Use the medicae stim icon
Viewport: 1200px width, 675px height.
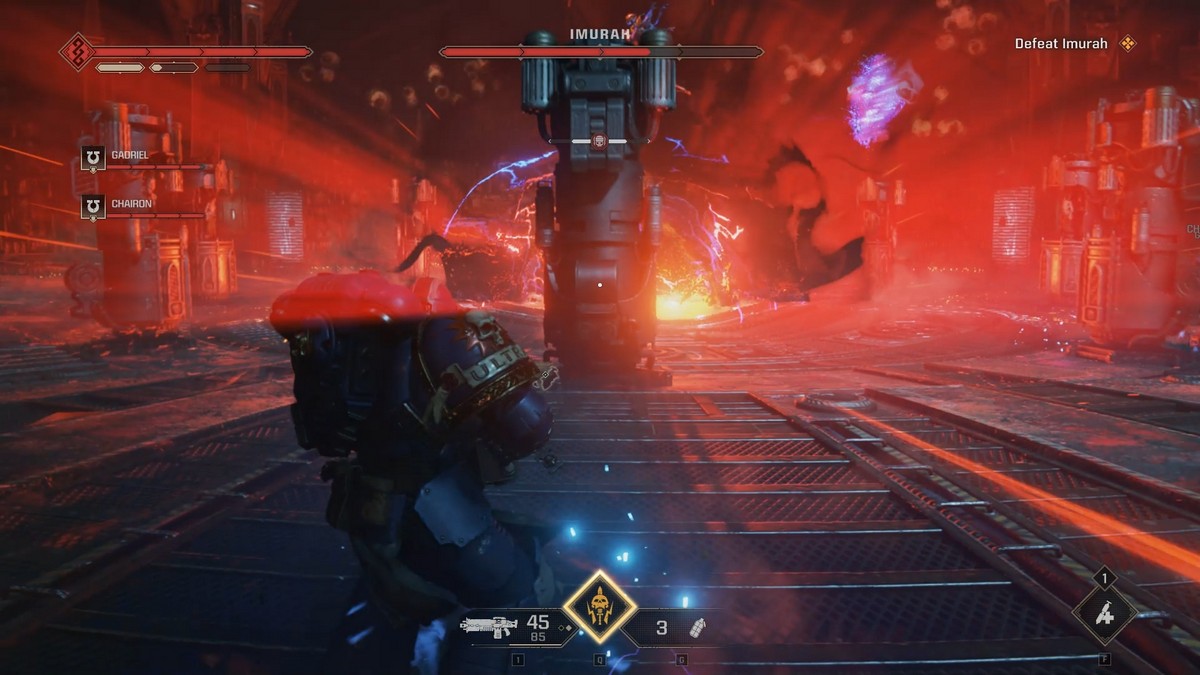coord(1104,614)
